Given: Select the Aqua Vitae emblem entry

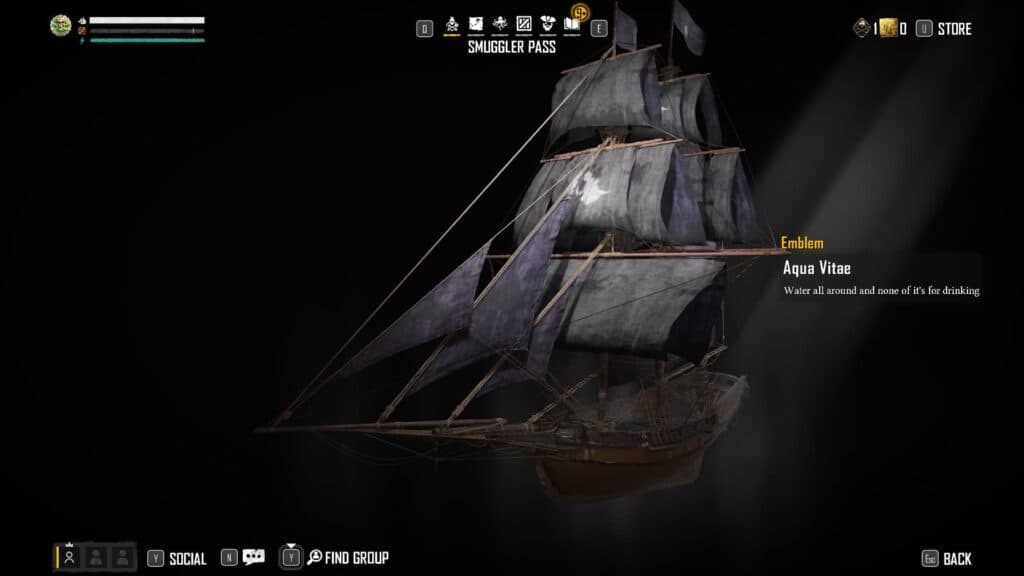Looking at the screenshot, I should point(816,268).
